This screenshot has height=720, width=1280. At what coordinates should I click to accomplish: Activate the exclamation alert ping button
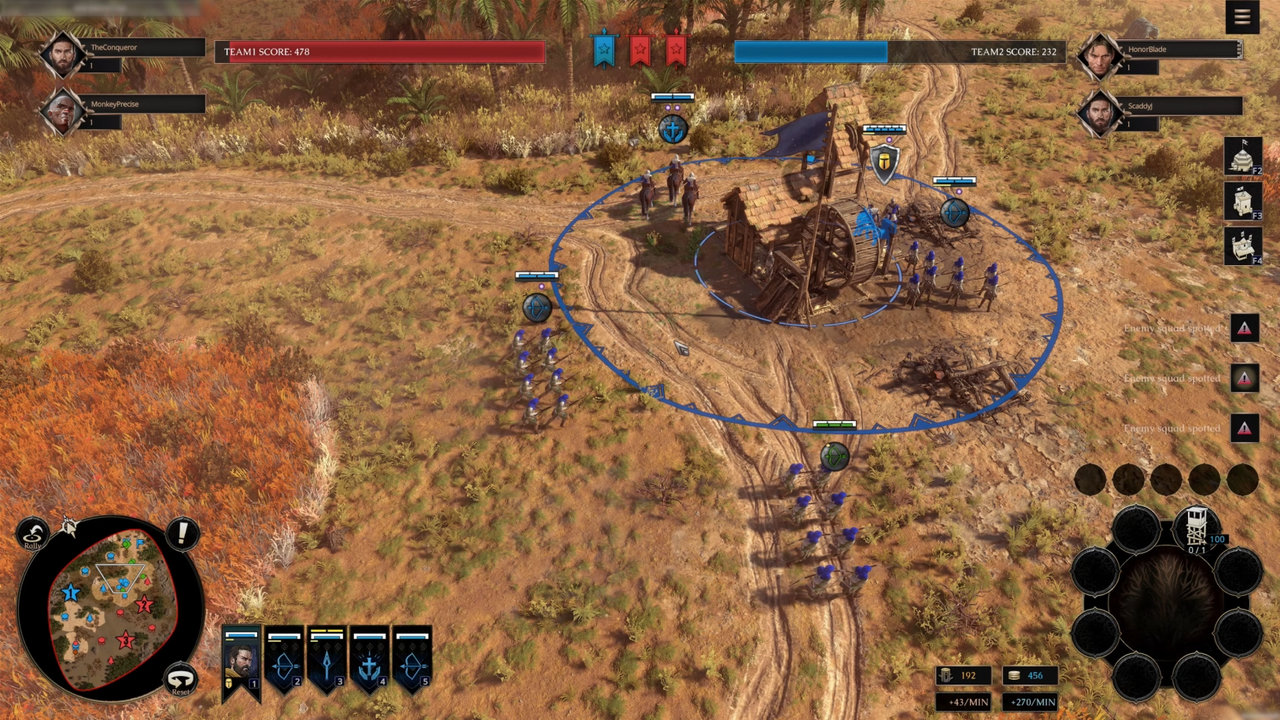[182, 534]
